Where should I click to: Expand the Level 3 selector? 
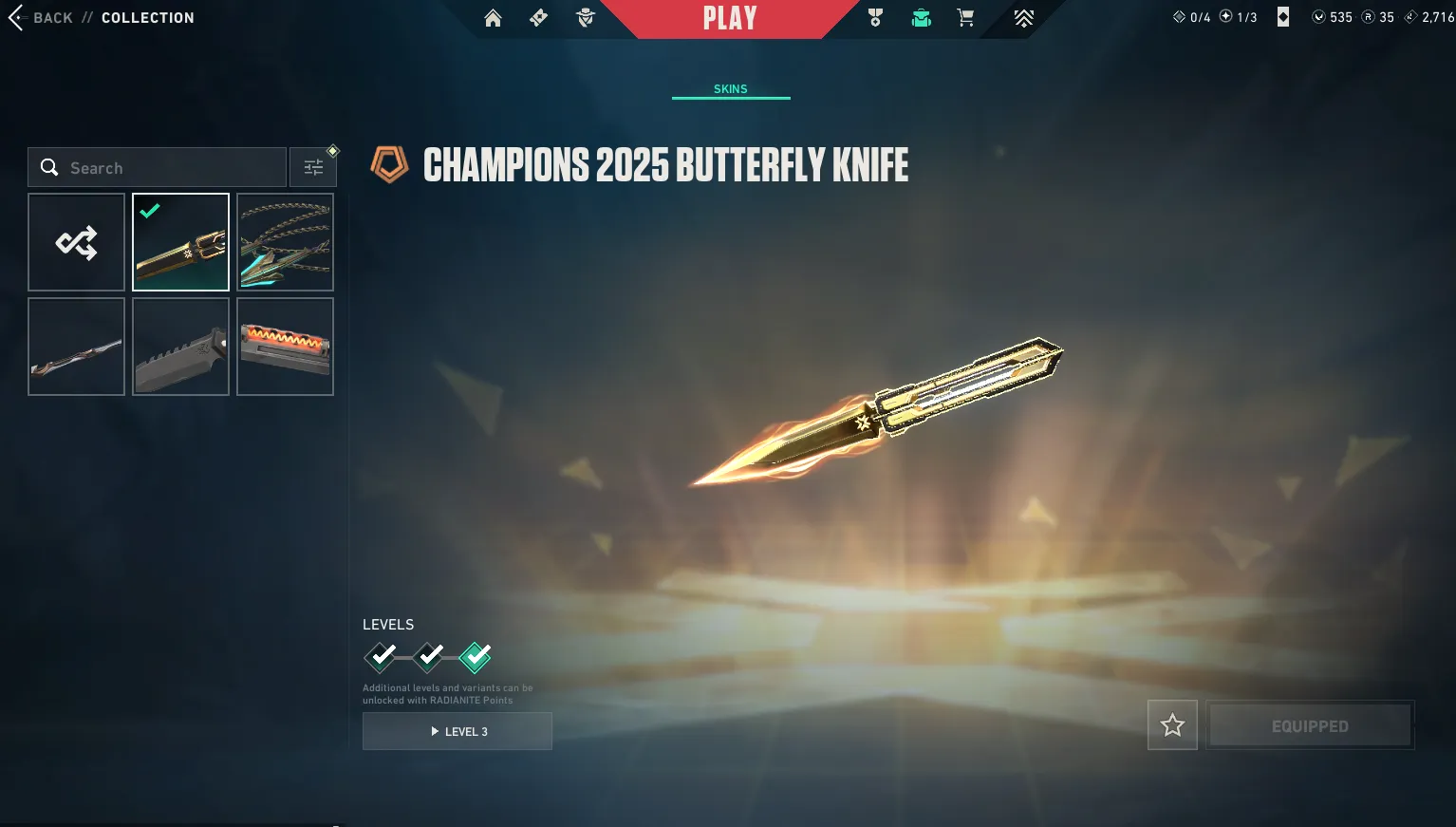(x=457, y=731)
